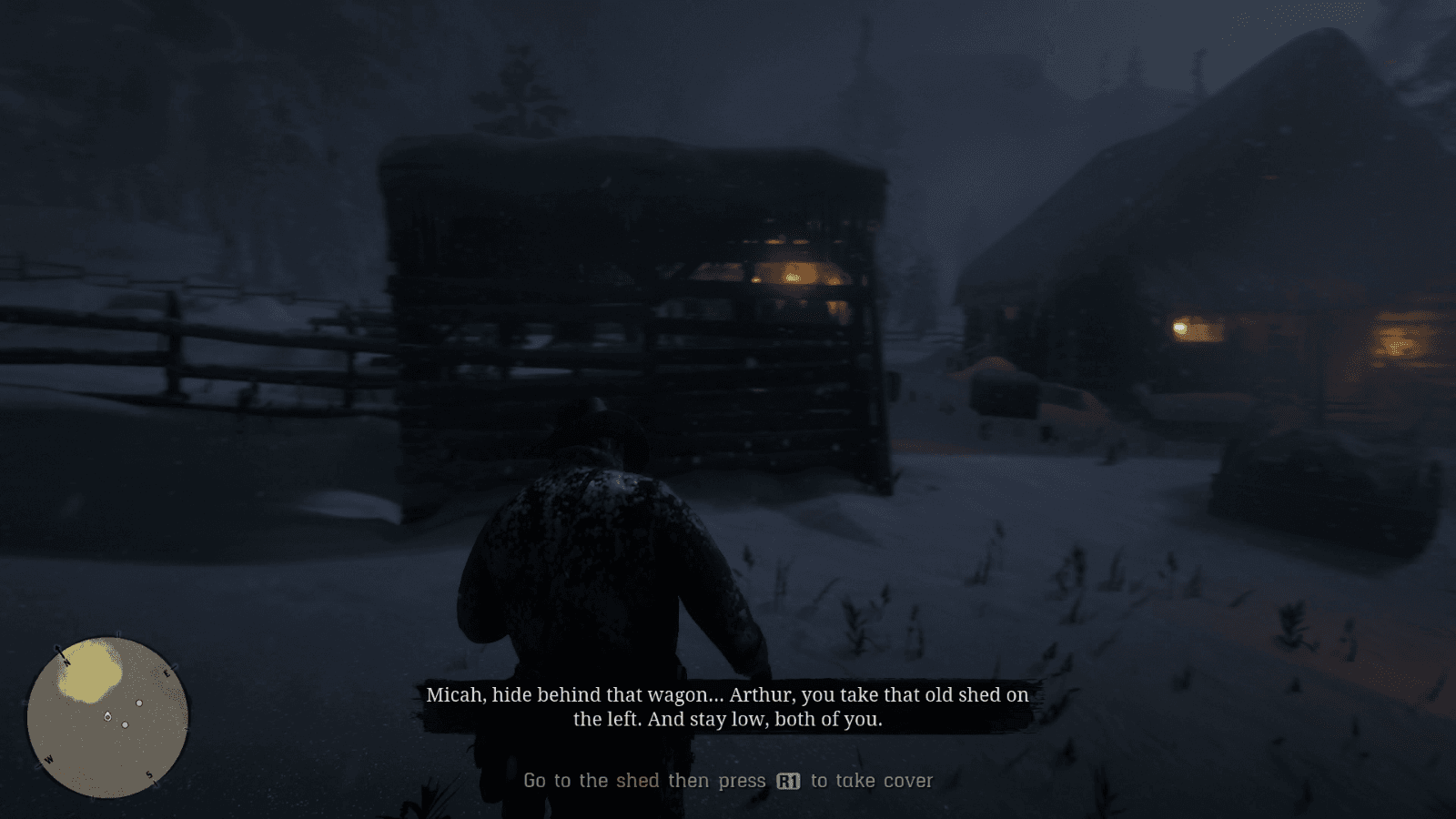Screen dimensions: 1456x819
Task: Click the upper white blip on the minimap
Action: tap(139, 703)
